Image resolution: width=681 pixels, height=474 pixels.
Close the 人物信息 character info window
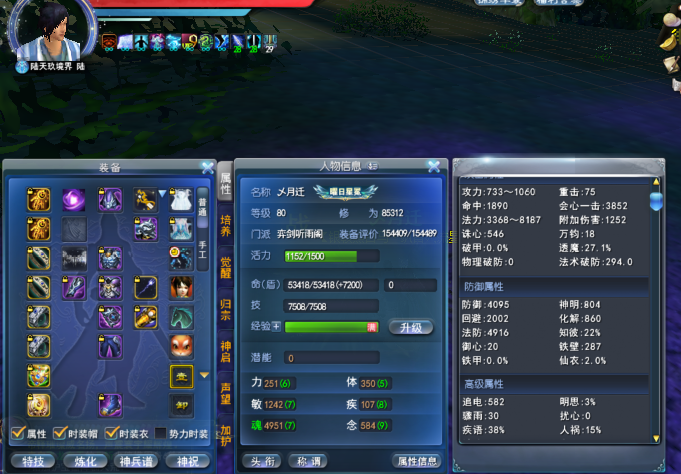click(x=433, y=167)
